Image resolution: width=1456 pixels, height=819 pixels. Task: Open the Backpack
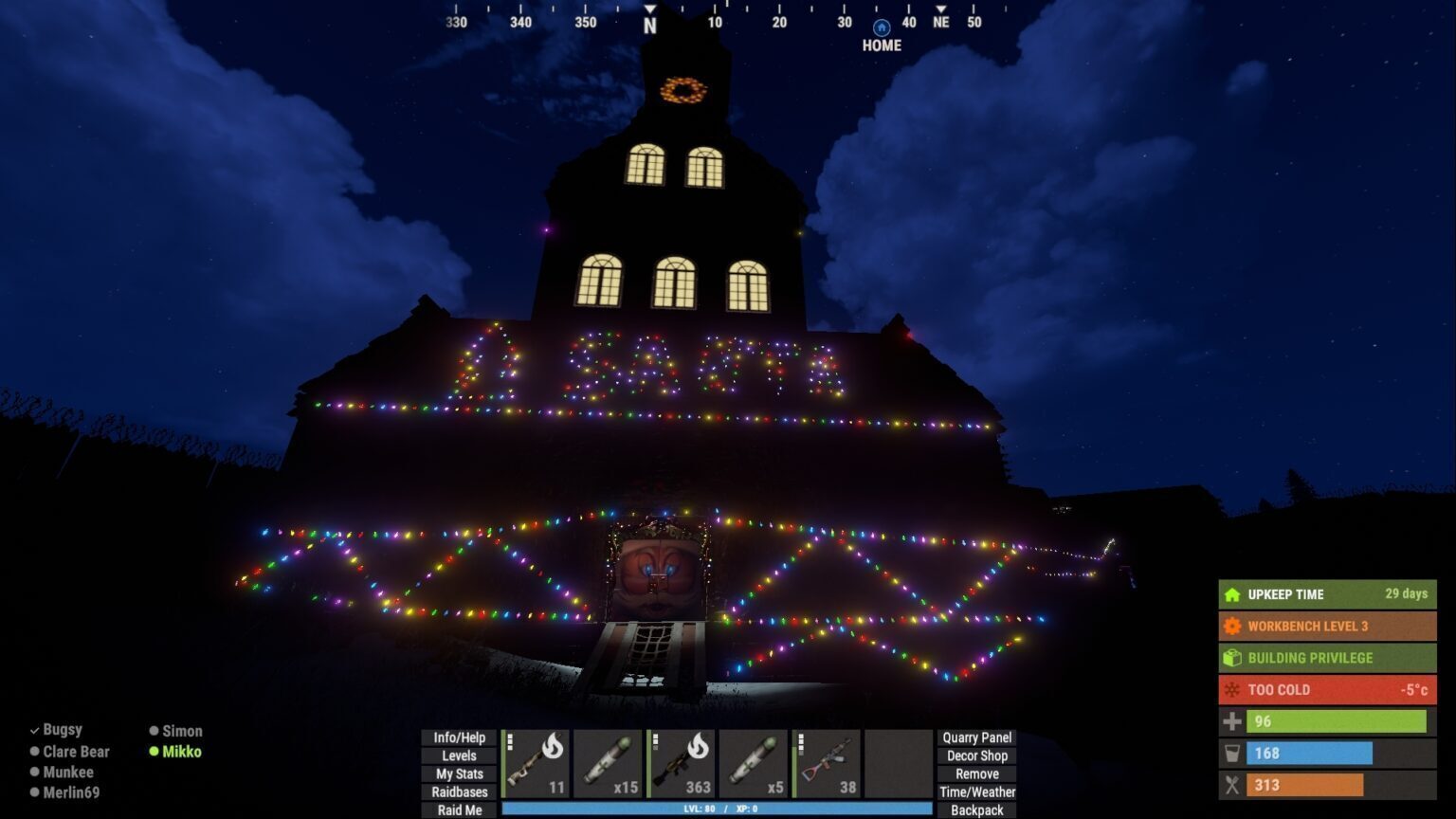[x=976, y=810]
